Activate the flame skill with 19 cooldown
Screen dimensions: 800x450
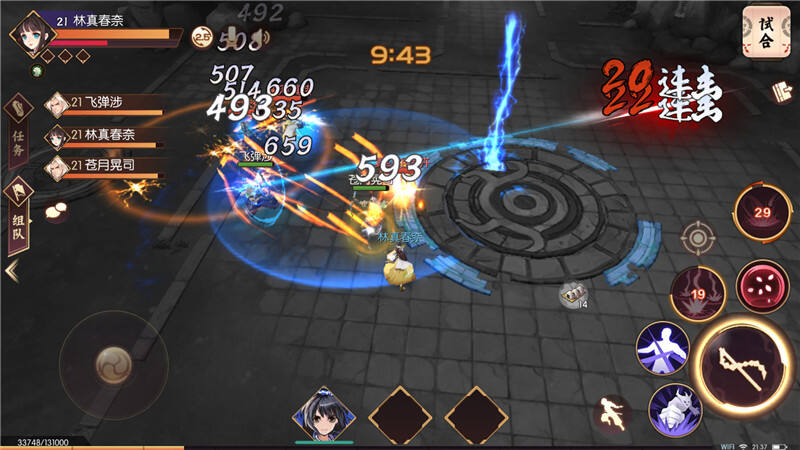tap(698, 293)
